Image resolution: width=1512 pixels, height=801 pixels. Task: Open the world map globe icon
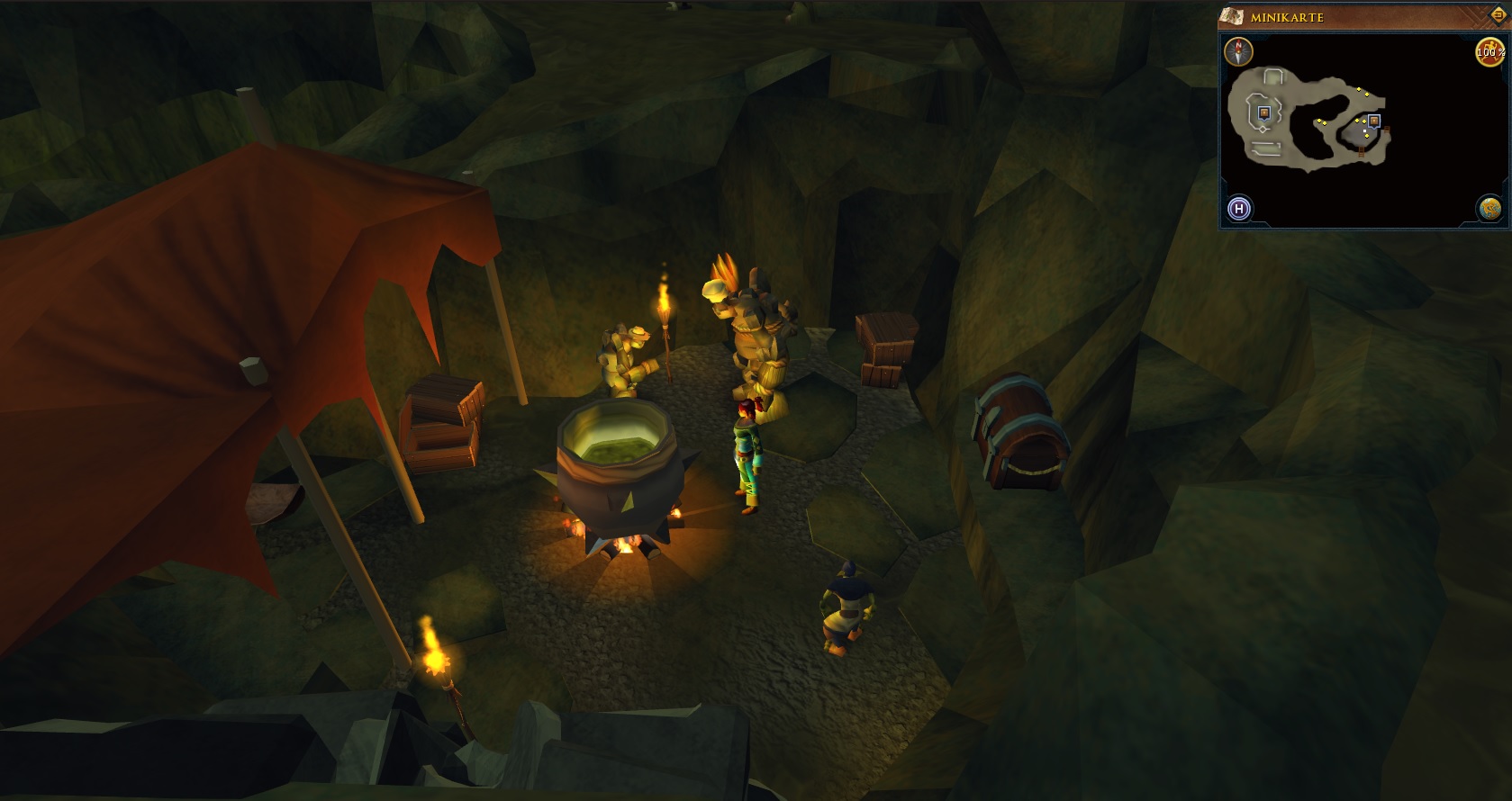coord(1489,209)
